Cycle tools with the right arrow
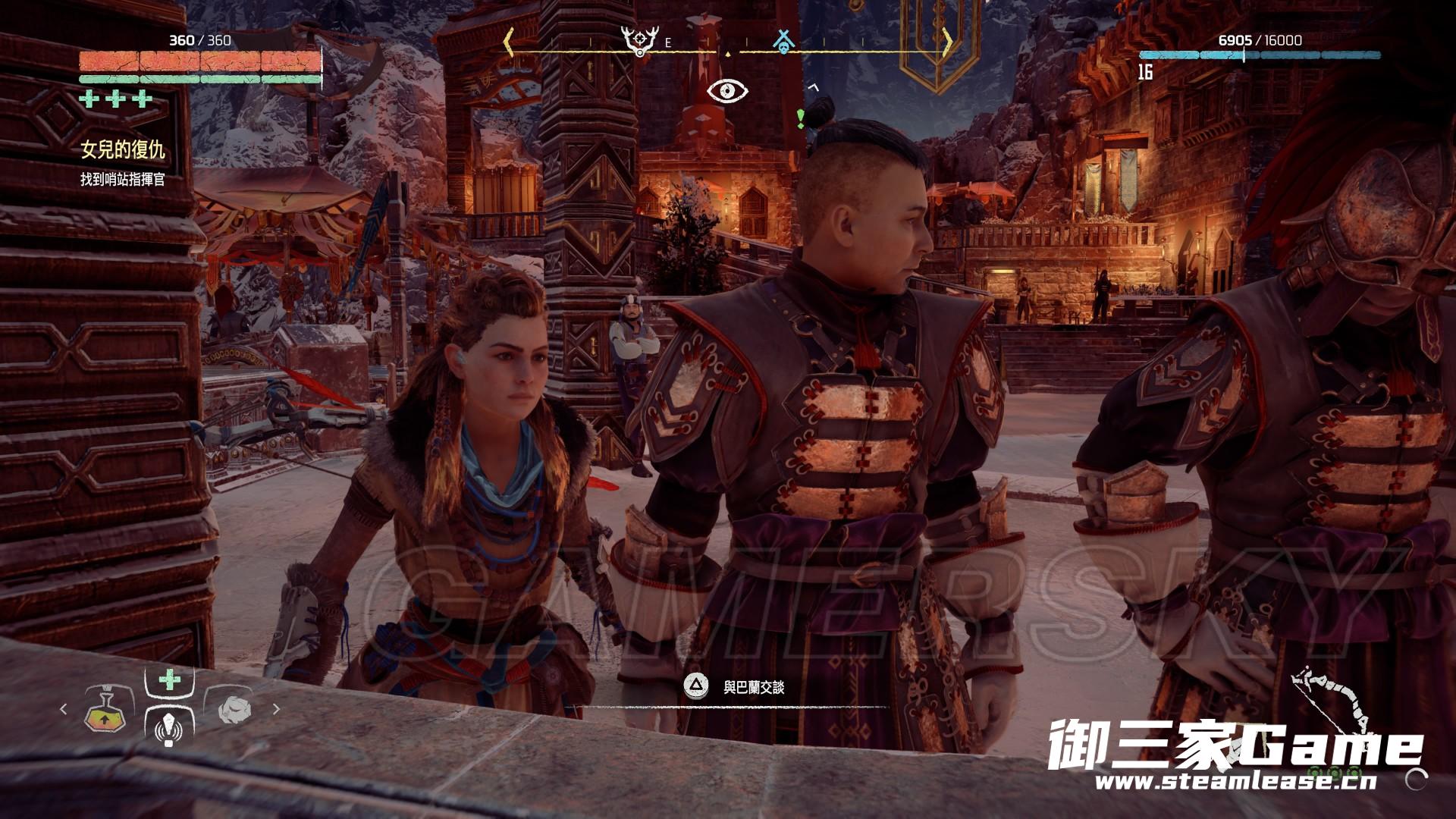Viewport: 1456px width, 819px height. (276, 710)
